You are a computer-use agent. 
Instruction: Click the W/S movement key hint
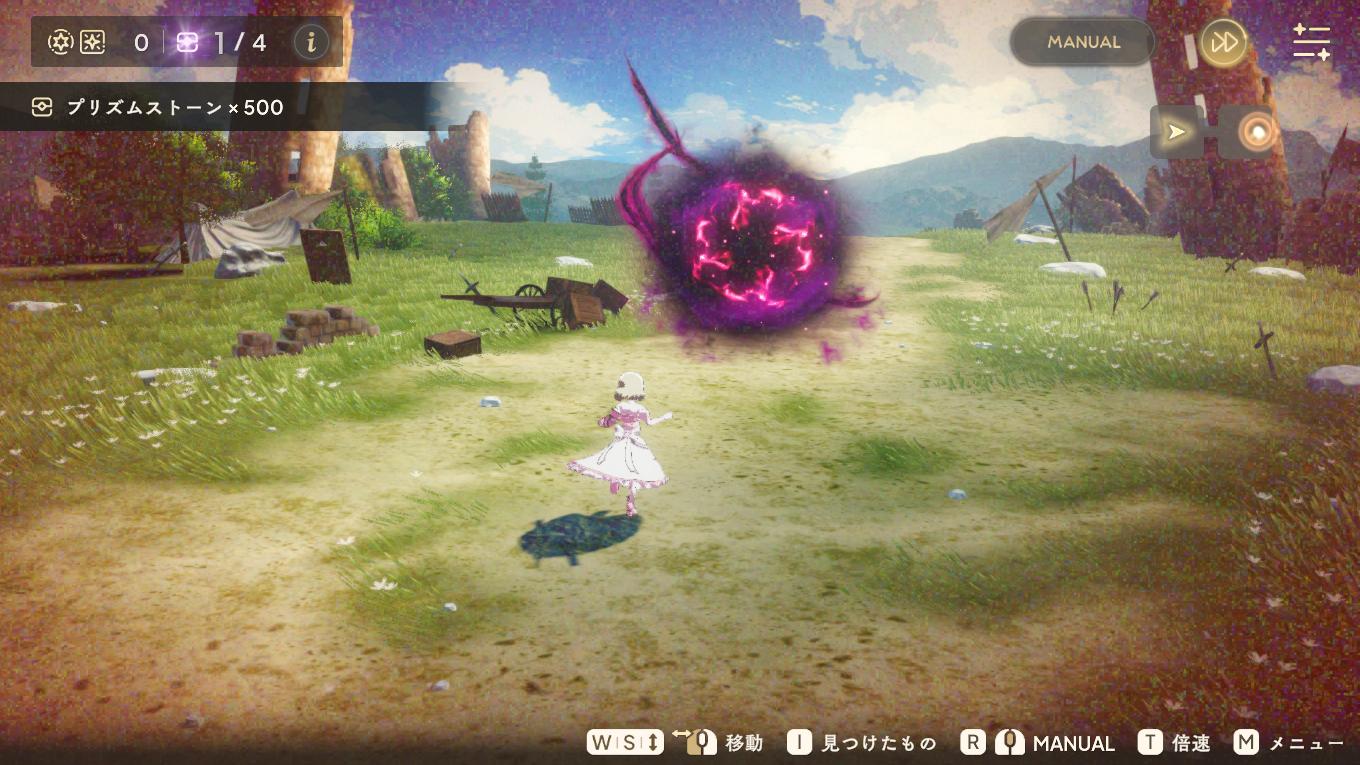pos(624,742)
